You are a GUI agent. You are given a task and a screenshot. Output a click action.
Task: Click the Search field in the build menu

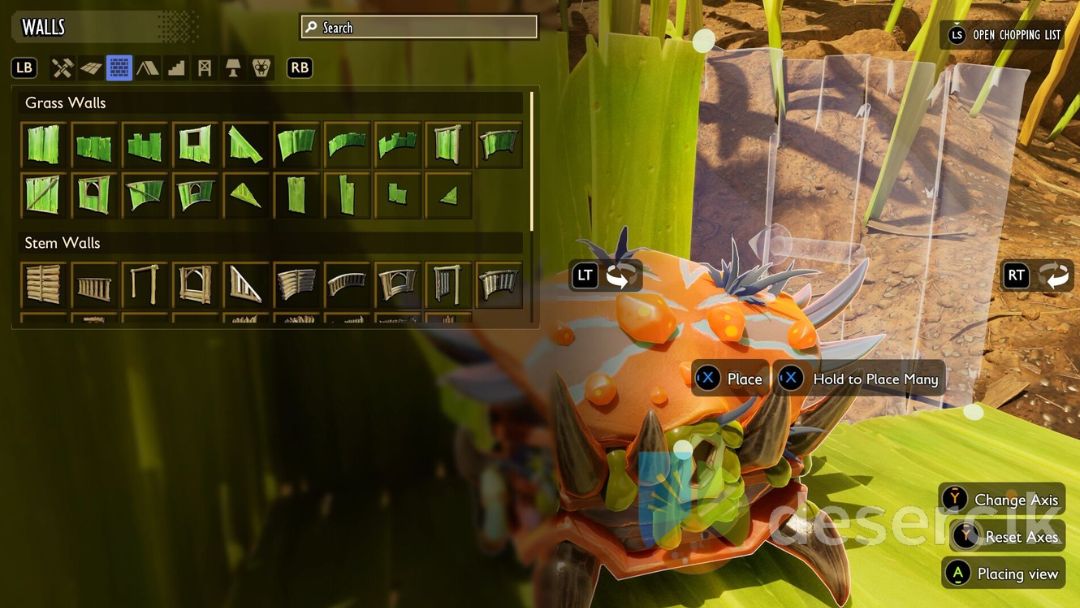[x=419, y=27]
